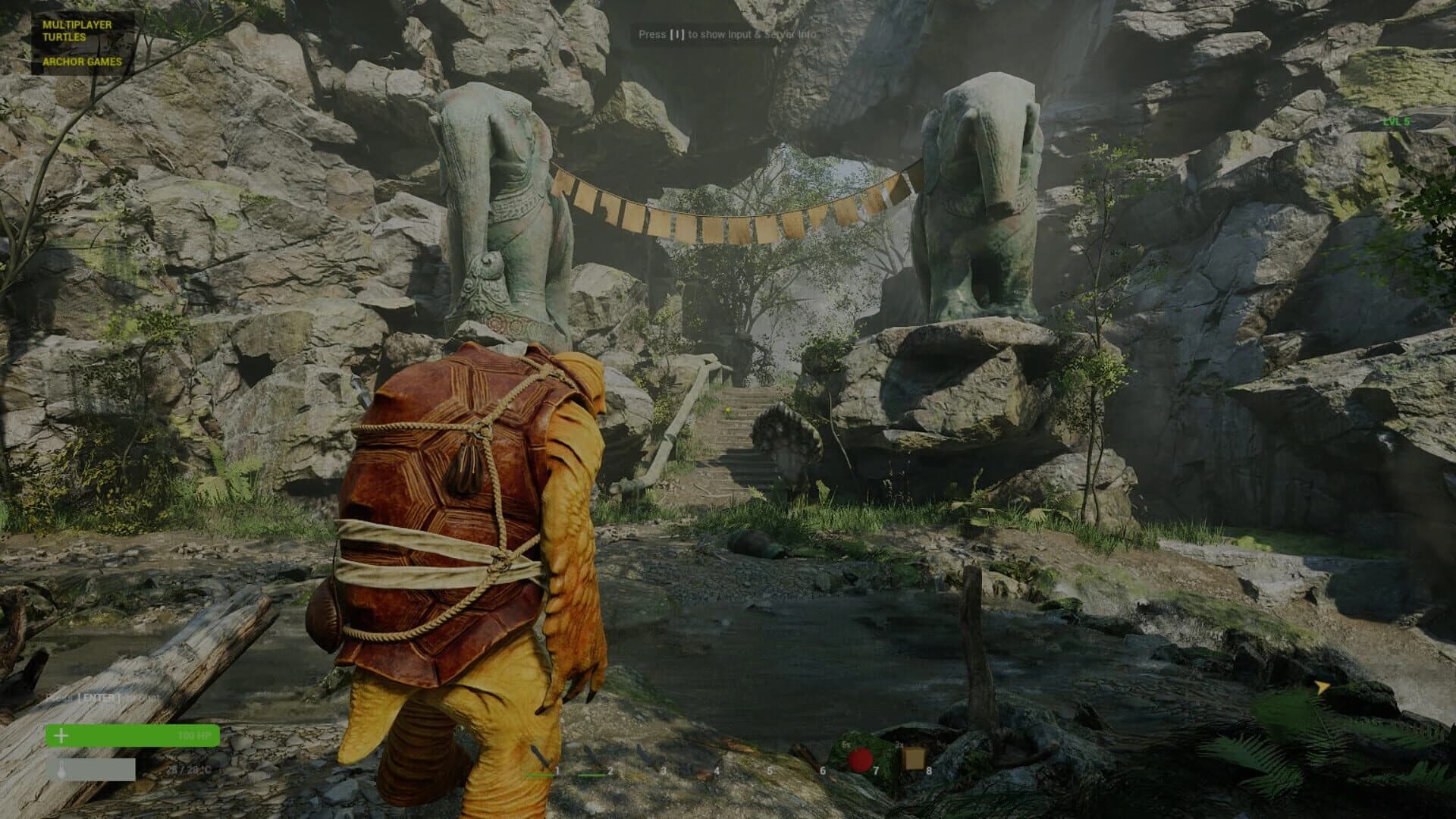Open the LVL 5 level indicator
This screenshot has height=819, width=1456.
(x=1396, y=121)
